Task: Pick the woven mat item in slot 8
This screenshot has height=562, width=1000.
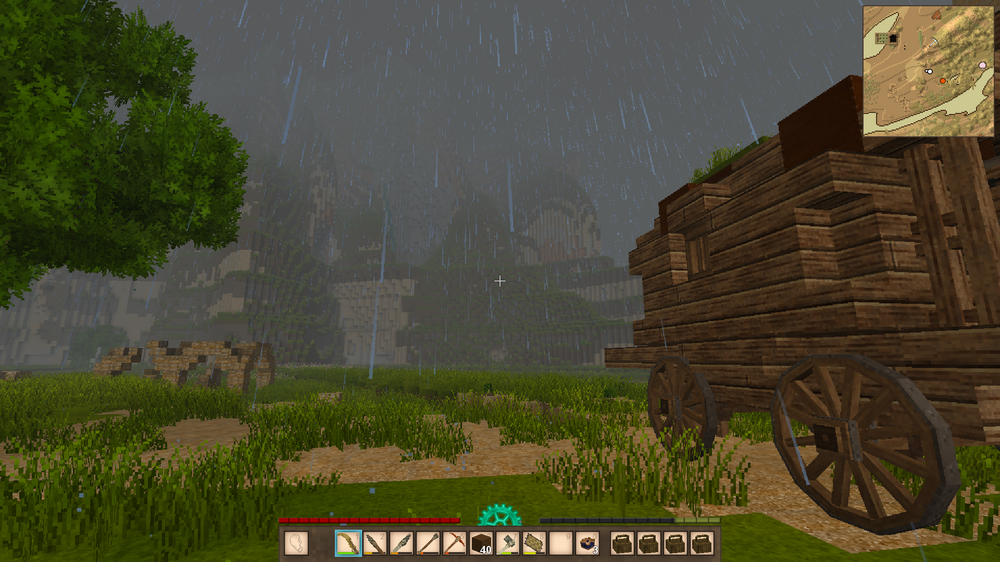Action: point(534,543)
